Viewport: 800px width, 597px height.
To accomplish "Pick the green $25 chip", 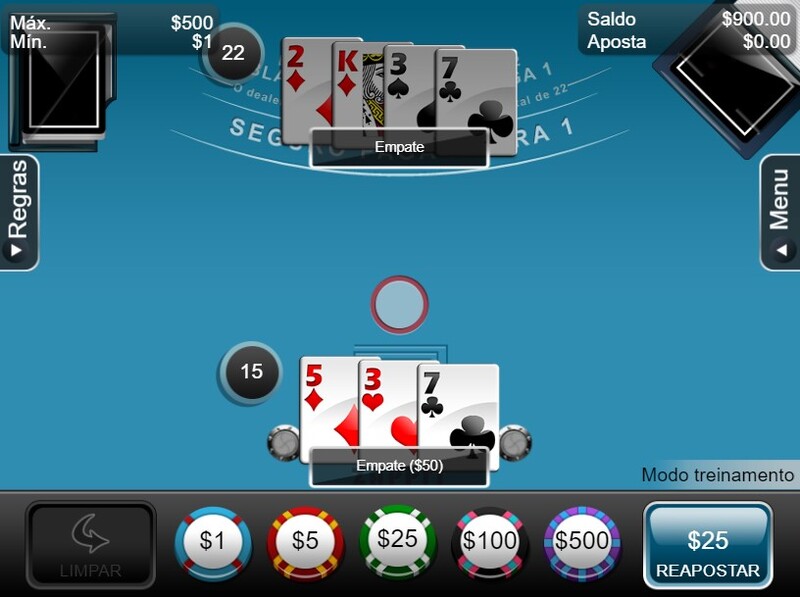I will [x=398, y=540].
